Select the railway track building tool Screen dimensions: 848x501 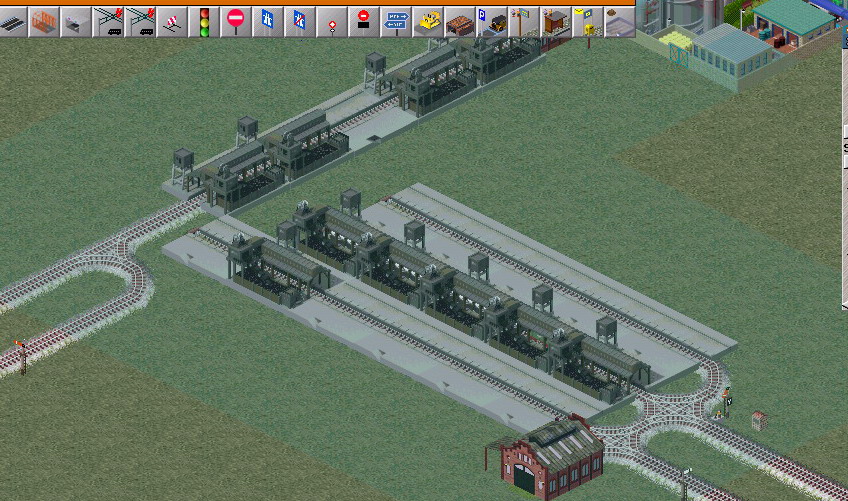click(13, 22)
